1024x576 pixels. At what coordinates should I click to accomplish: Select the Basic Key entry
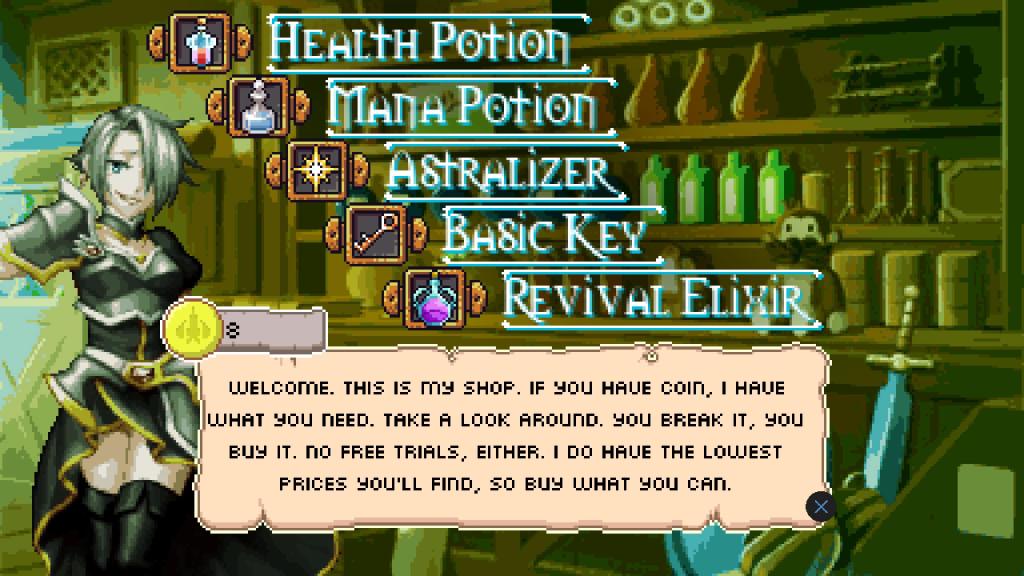[544, 232]
